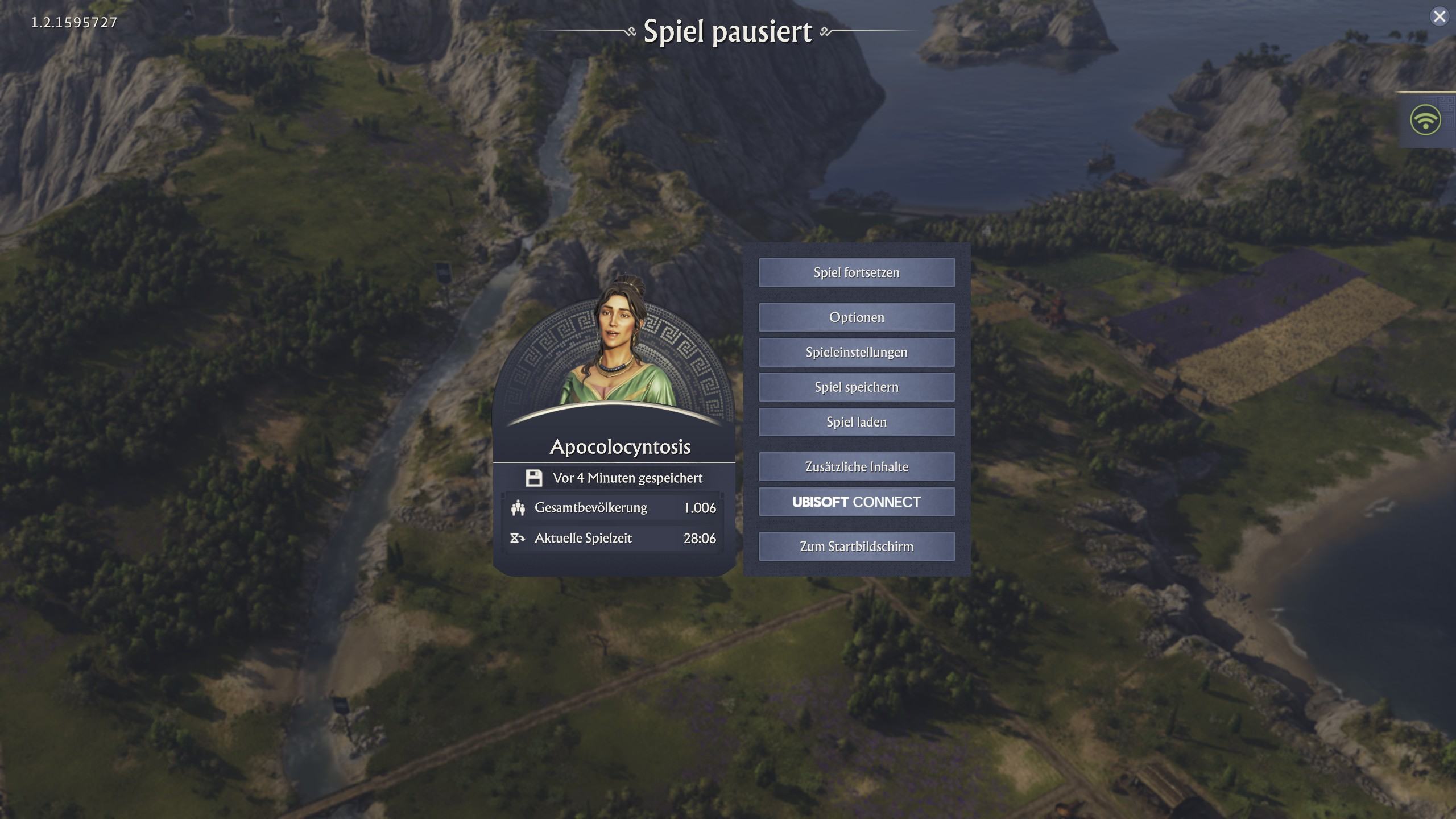Open the Optionen menu

point(857,317)
